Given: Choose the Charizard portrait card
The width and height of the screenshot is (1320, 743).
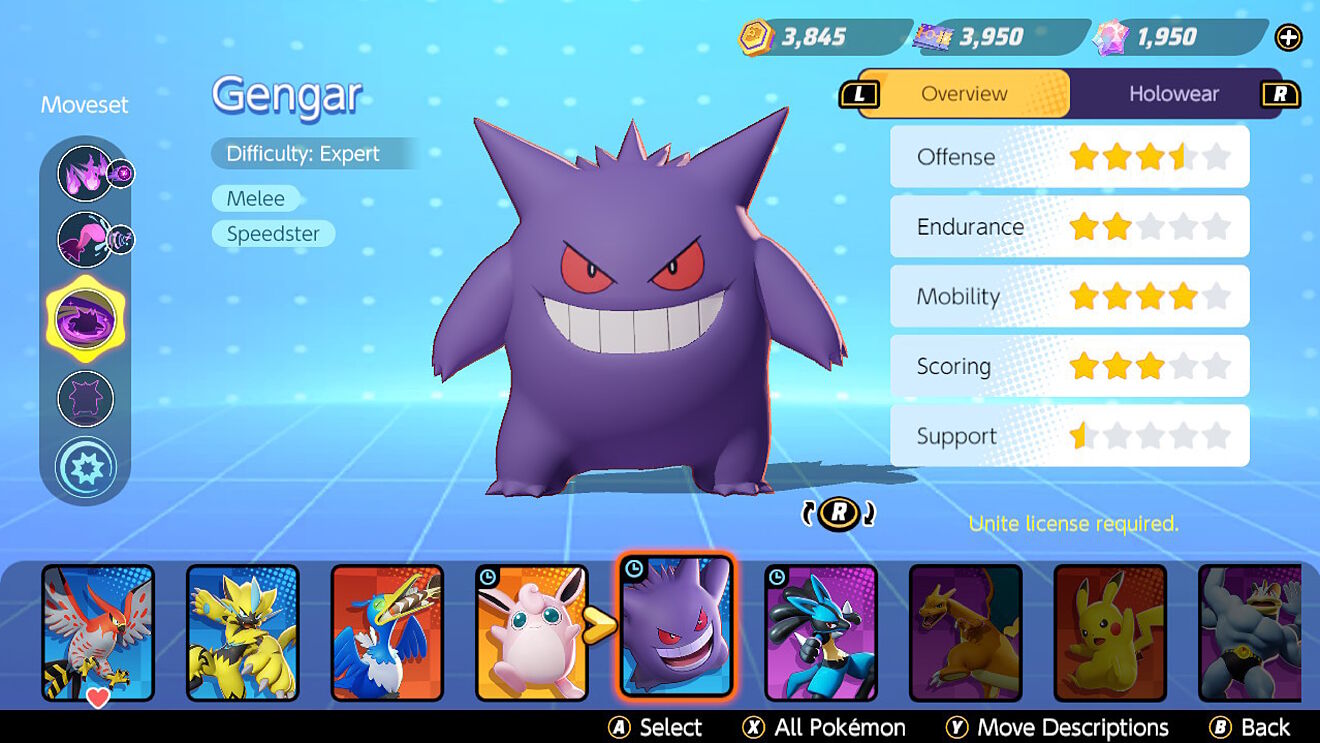Looking at the screenshot, I should tap(965, 632).
